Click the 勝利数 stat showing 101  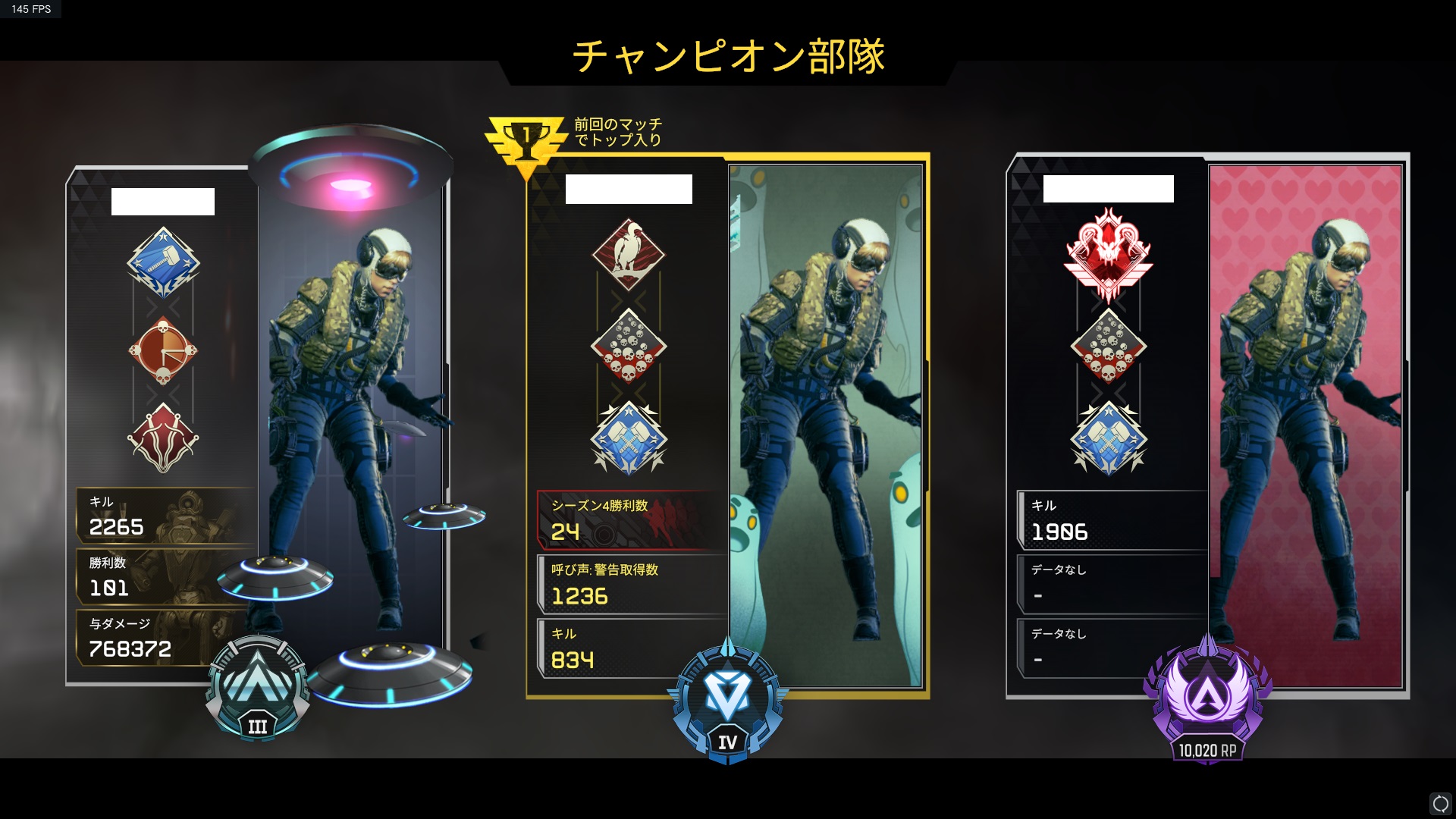163,576
